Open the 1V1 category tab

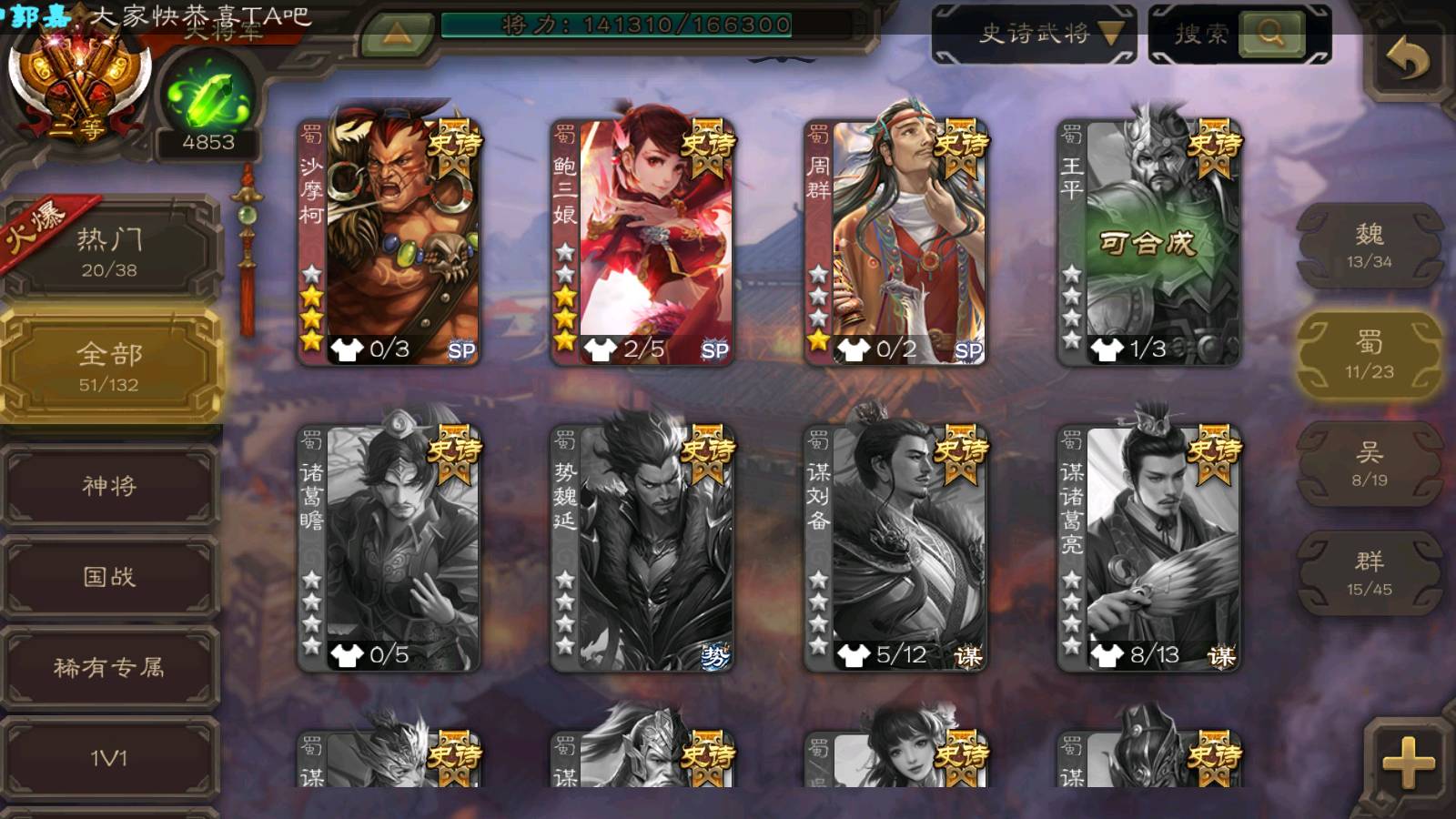(110, 758)
